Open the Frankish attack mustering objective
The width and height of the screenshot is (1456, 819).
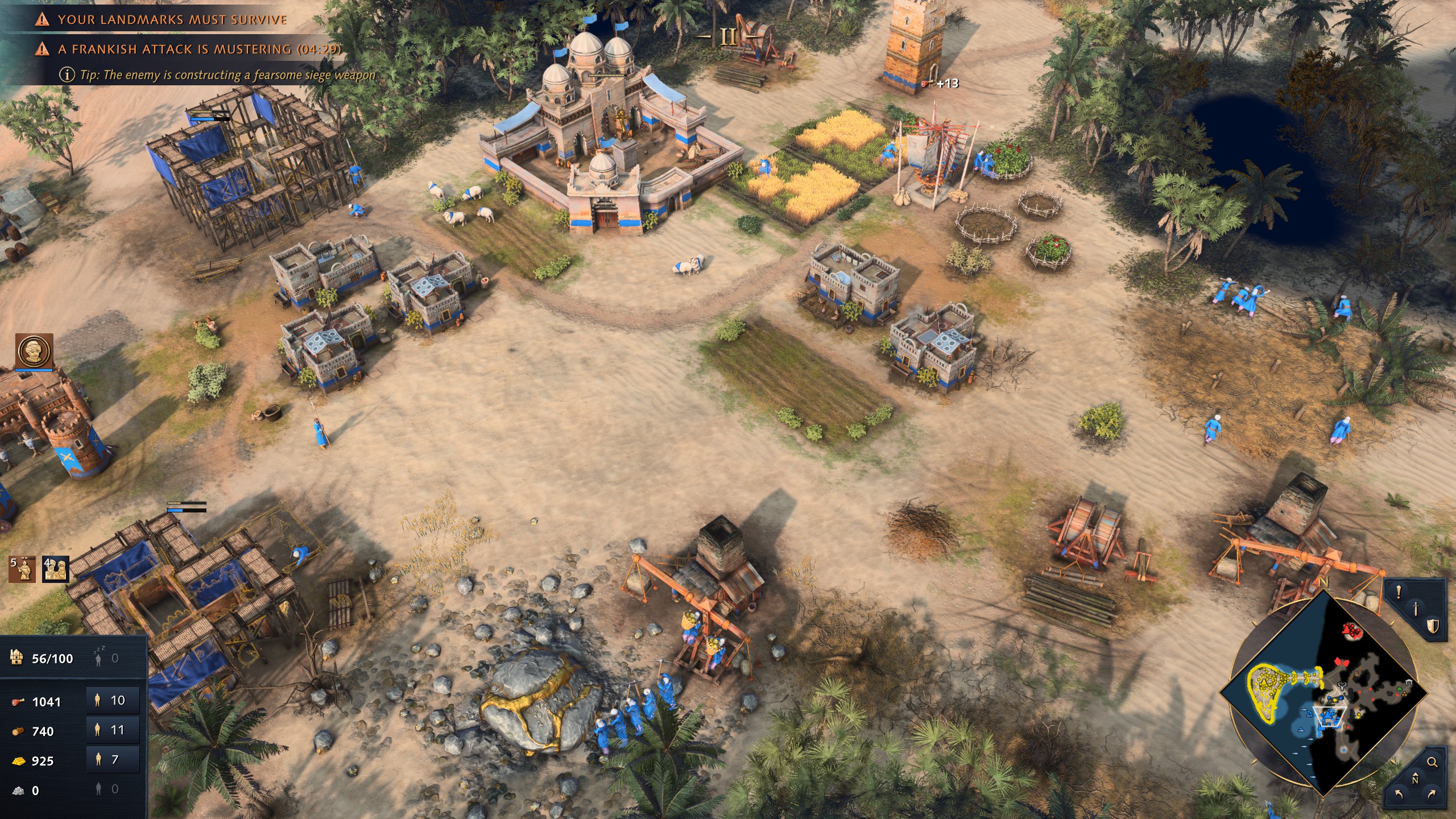[199, 49]
